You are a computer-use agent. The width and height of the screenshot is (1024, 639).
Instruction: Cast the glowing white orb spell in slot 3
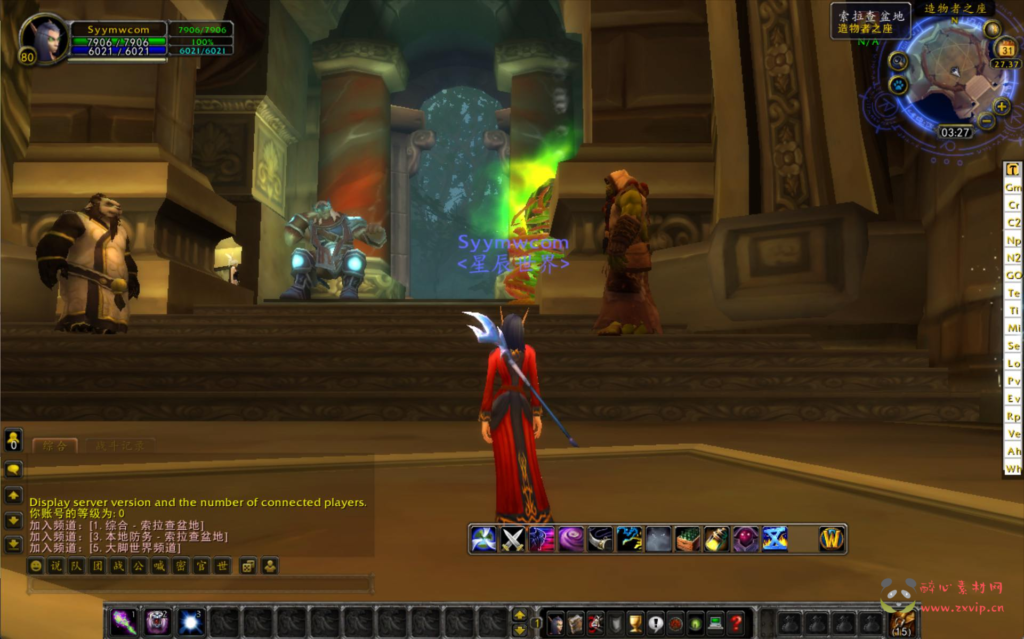[190, 622]
